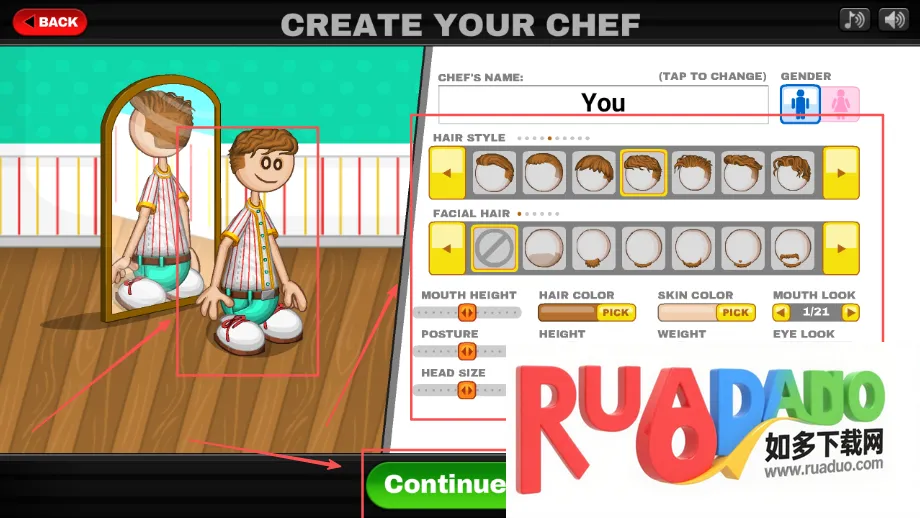
Task: Tap the chef's name field
Action: pyautogui.click(x=603, y=103)
